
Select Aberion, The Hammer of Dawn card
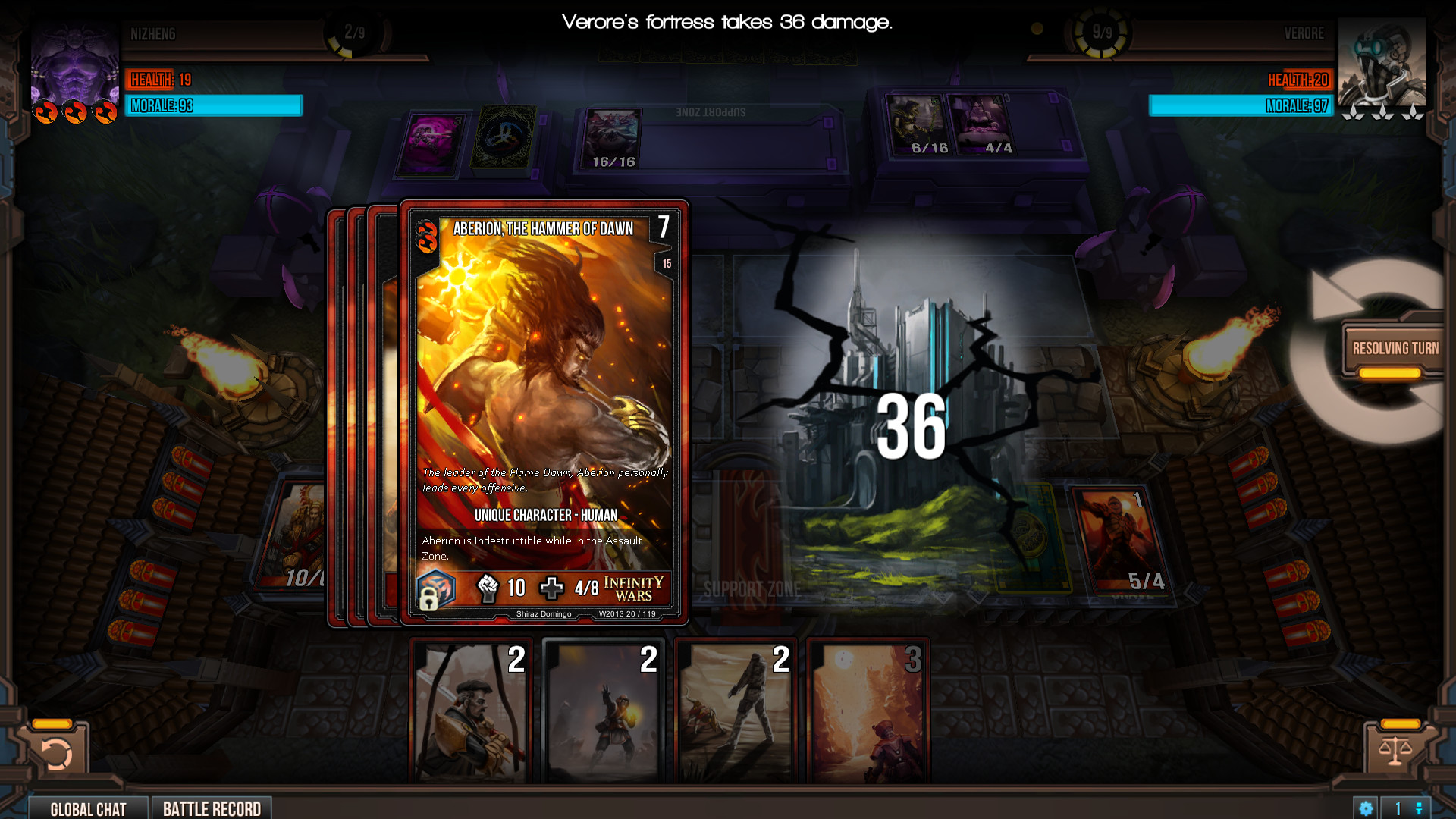click(x=544, y=413)
